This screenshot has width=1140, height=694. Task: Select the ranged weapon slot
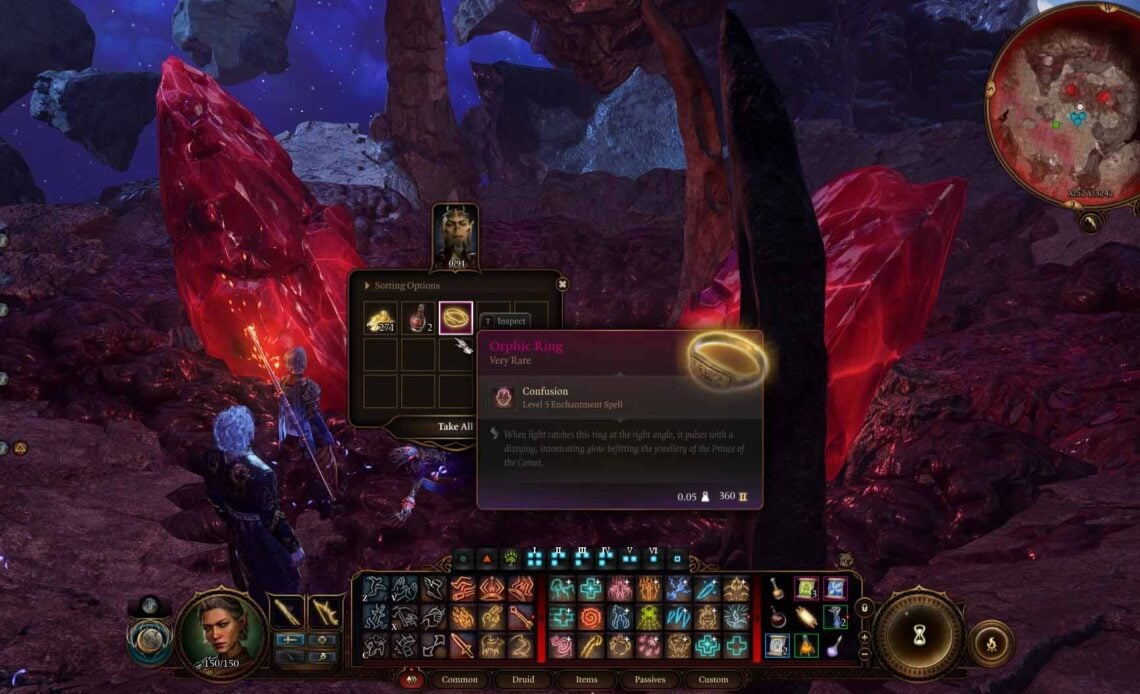(325, 611)
